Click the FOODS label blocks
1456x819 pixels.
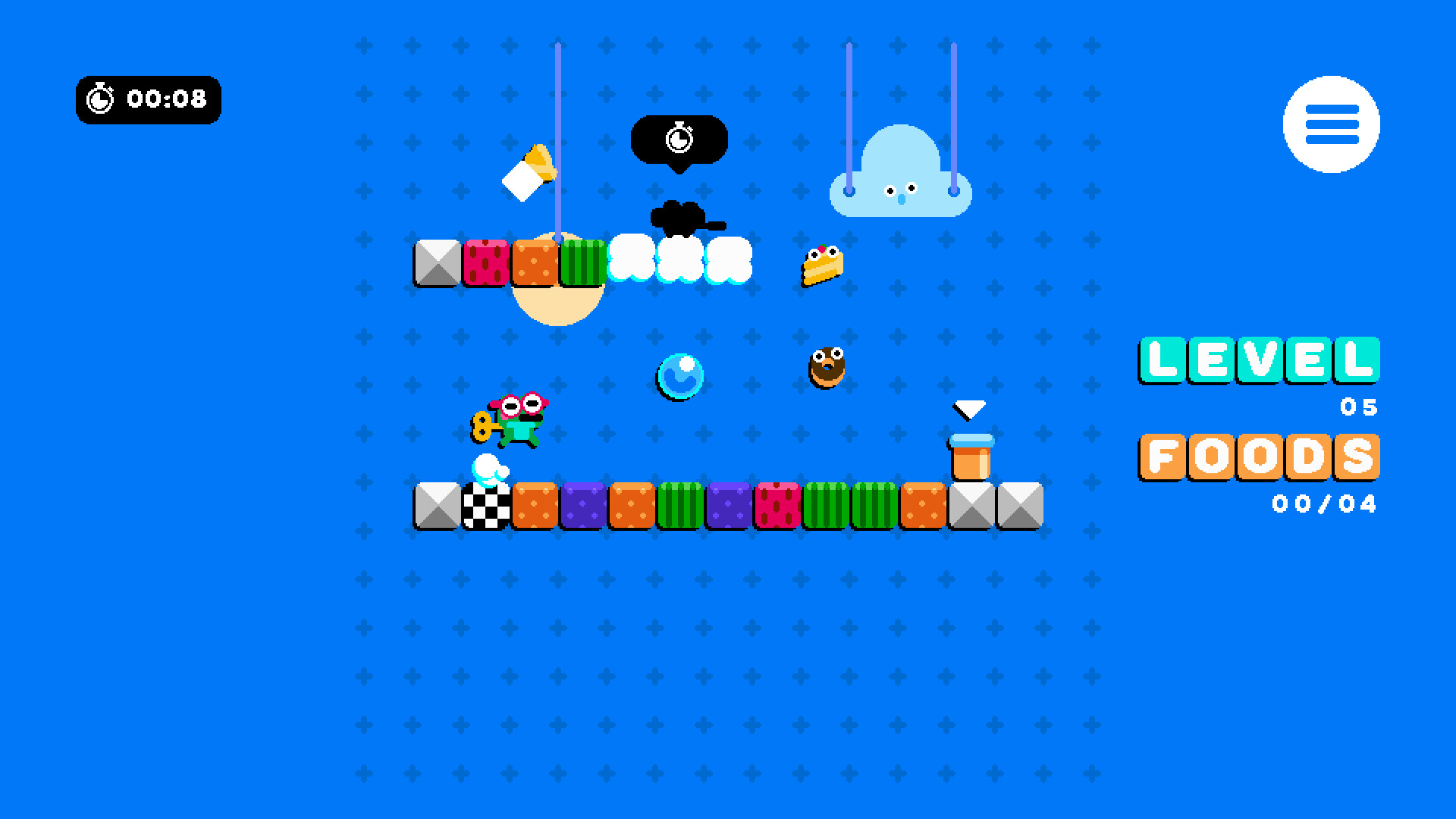coord(1259,457)
